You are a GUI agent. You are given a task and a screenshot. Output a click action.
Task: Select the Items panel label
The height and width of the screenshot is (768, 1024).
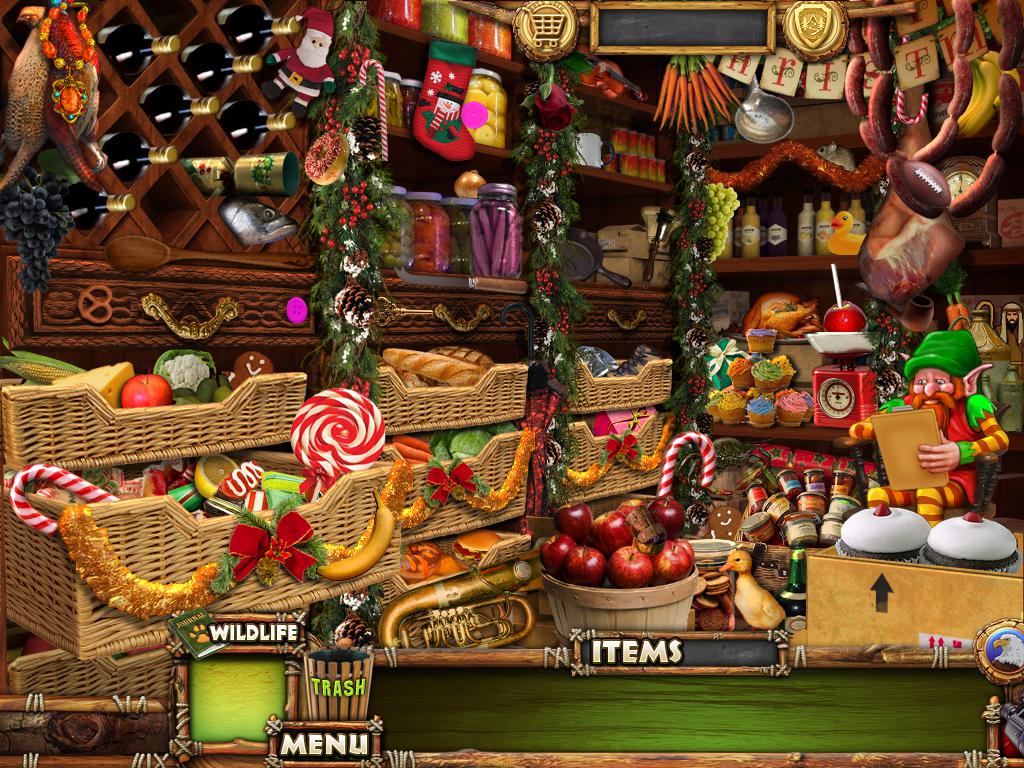coord(636,652)
